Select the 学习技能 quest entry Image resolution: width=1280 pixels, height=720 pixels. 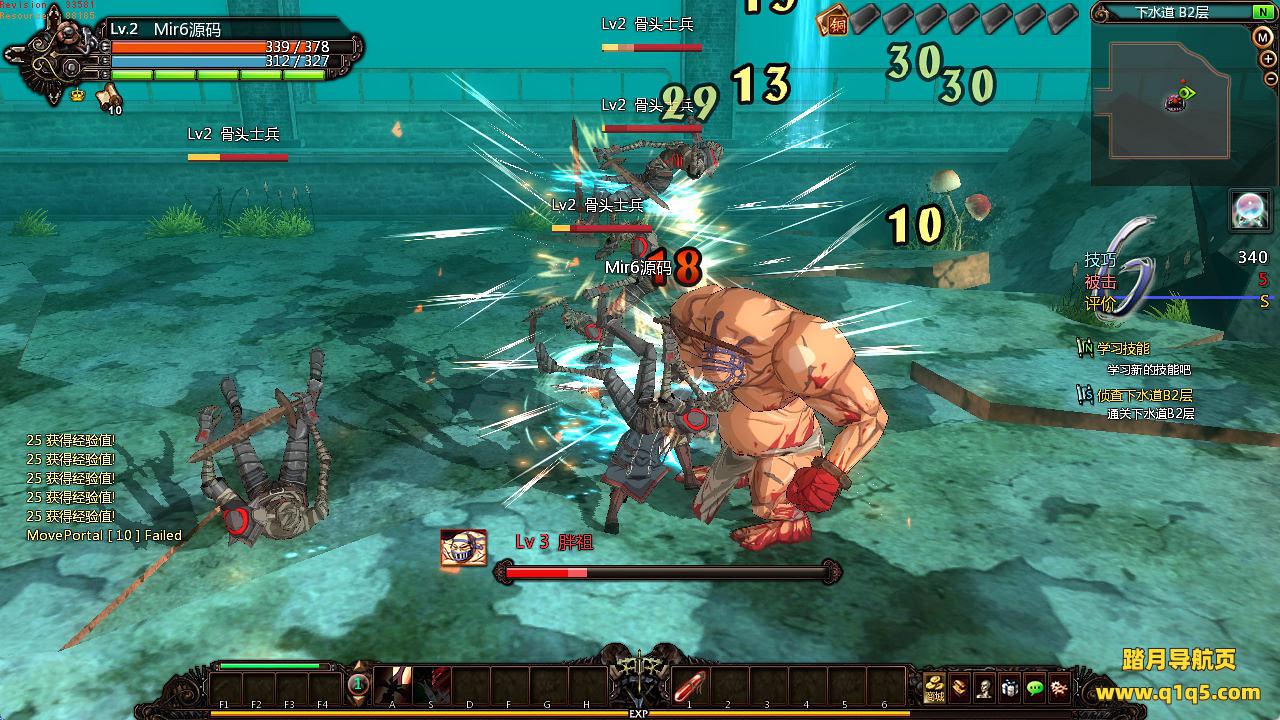[1123, 349]
